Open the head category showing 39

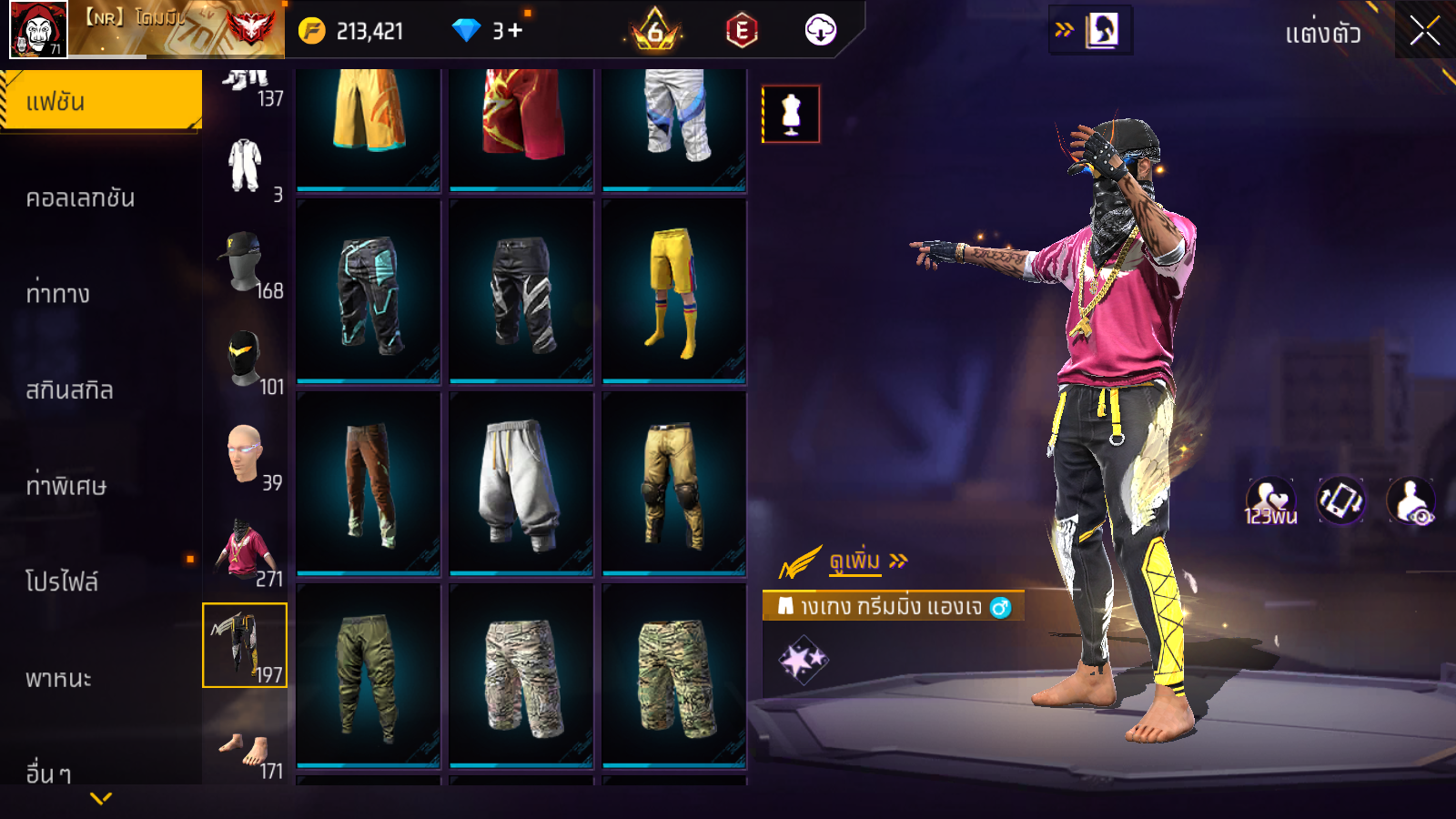point(245,455)
